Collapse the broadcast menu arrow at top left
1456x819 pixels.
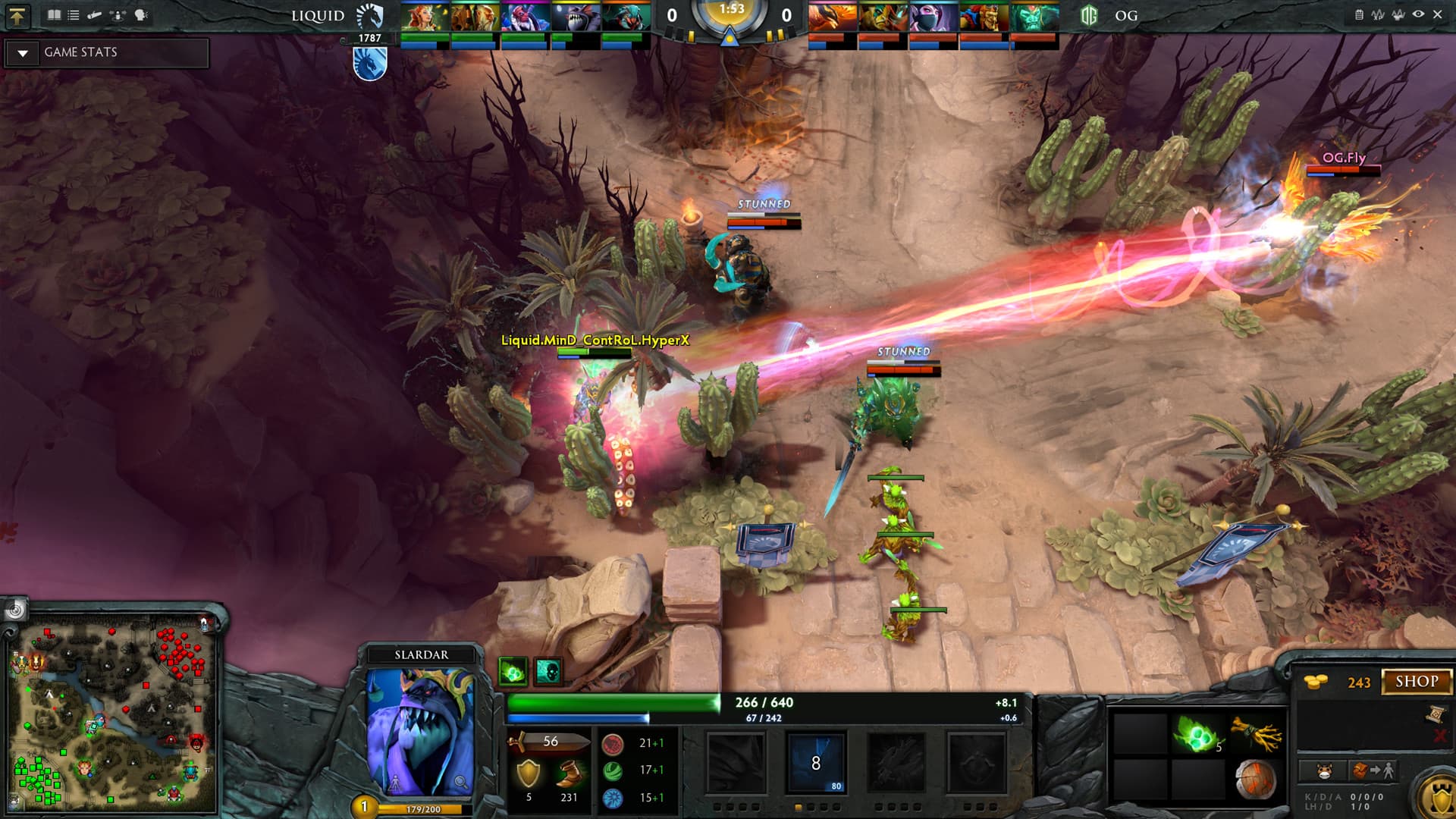coord(18,15)
